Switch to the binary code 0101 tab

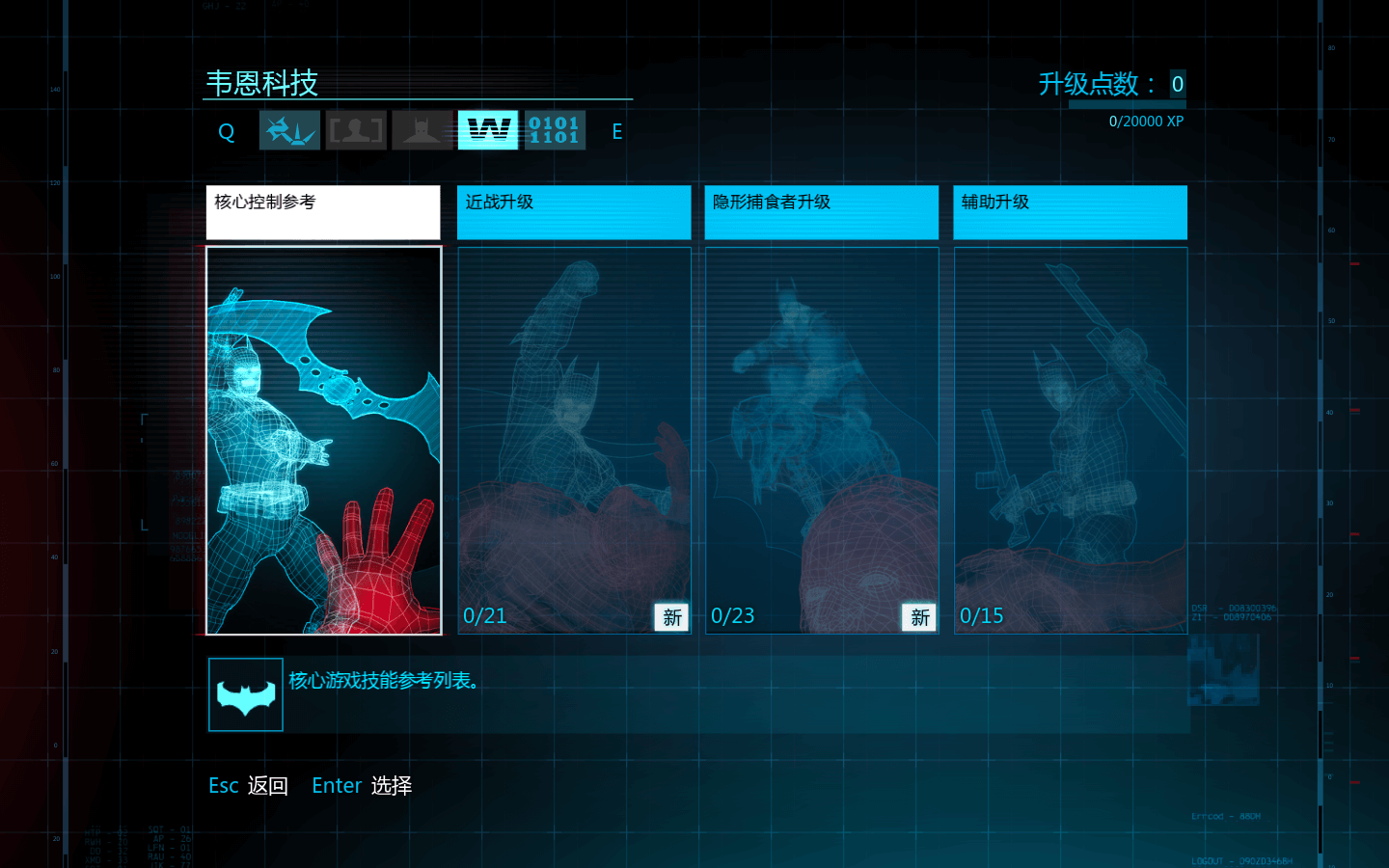click(x=555, y=130)
